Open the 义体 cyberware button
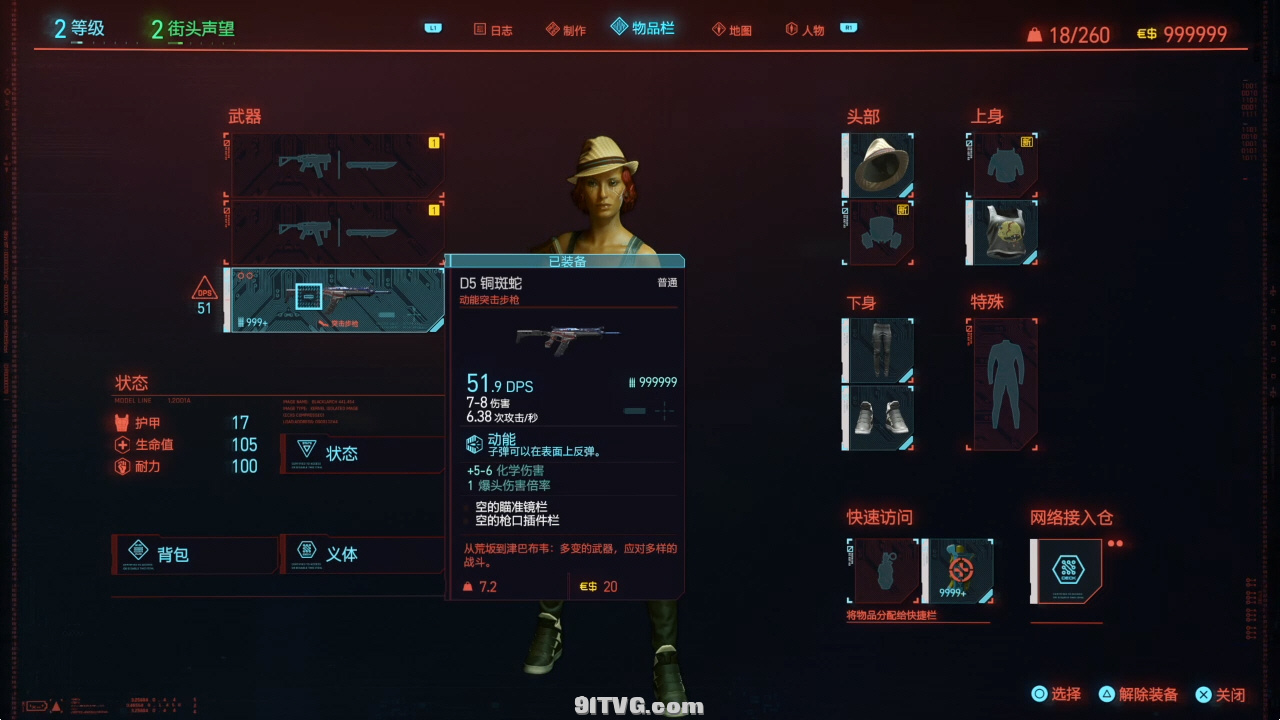 click(362, 553)
